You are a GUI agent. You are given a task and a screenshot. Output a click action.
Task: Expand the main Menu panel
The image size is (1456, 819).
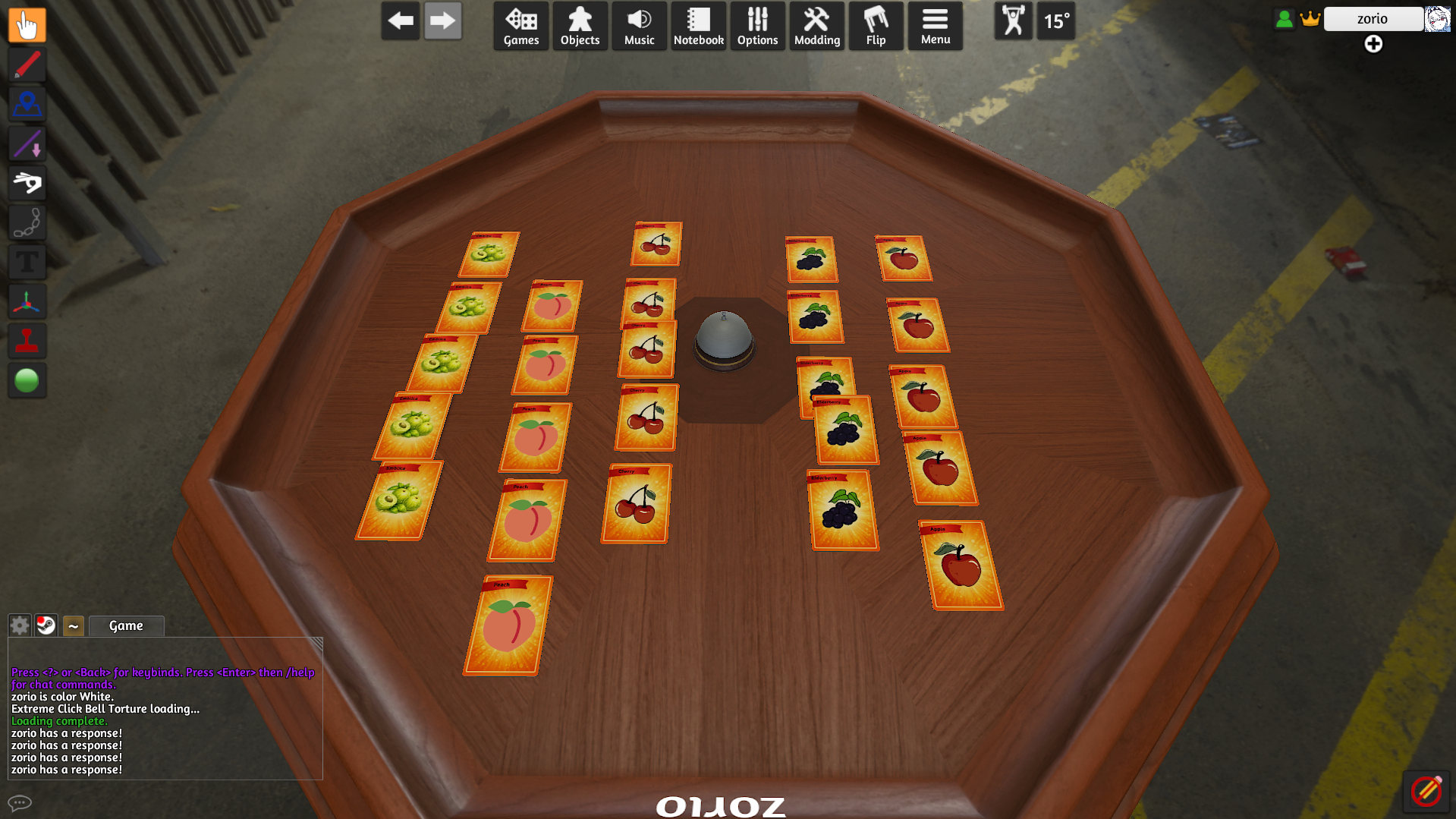coord(935,26)
